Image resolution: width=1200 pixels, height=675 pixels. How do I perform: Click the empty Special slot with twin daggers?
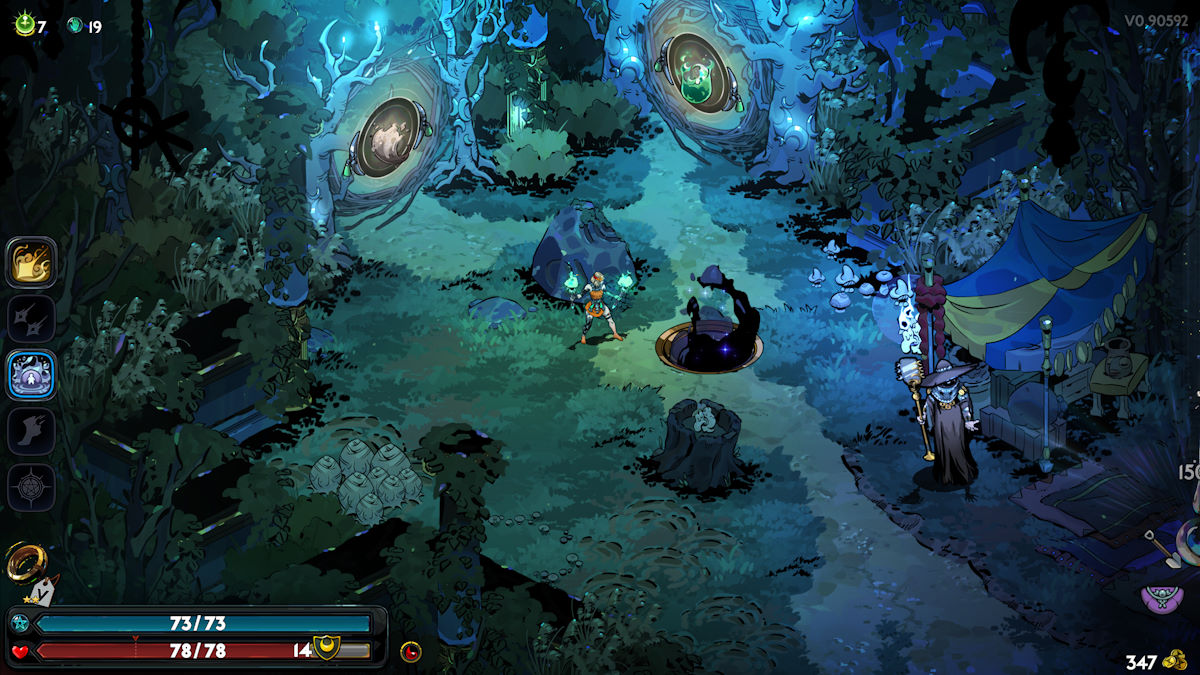(31, 318)
